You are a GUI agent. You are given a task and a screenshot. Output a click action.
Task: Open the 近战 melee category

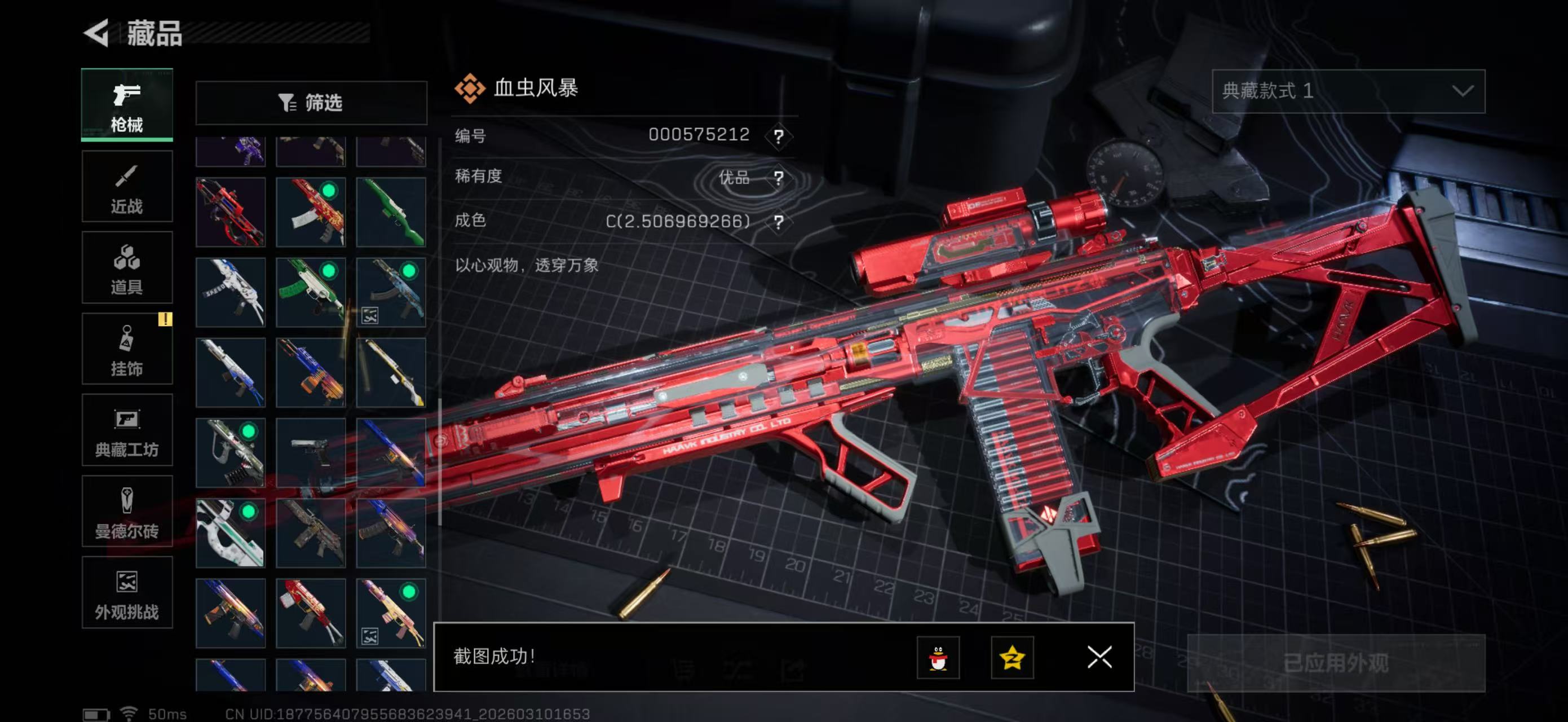pyautogui.click(x=127, y=186)
